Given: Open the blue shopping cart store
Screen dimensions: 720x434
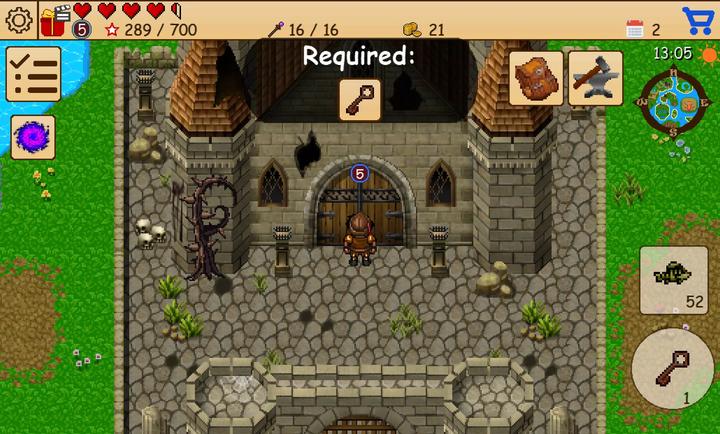Looking at the screenshot, I should [x=698, y=20].
